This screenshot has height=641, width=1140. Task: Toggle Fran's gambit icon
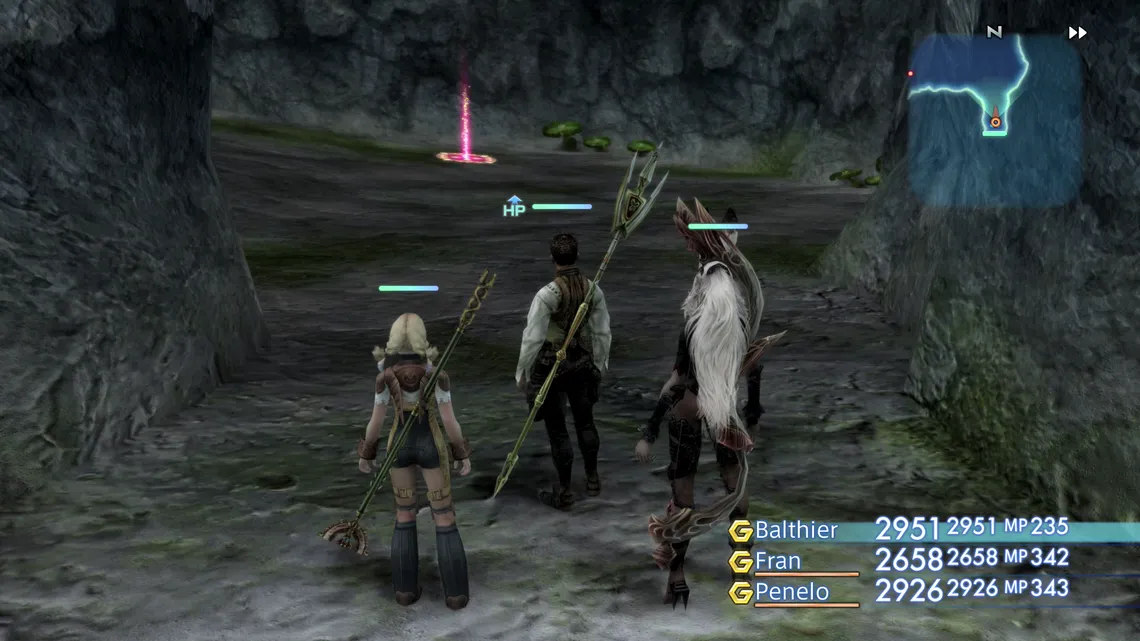coord(740,562)
